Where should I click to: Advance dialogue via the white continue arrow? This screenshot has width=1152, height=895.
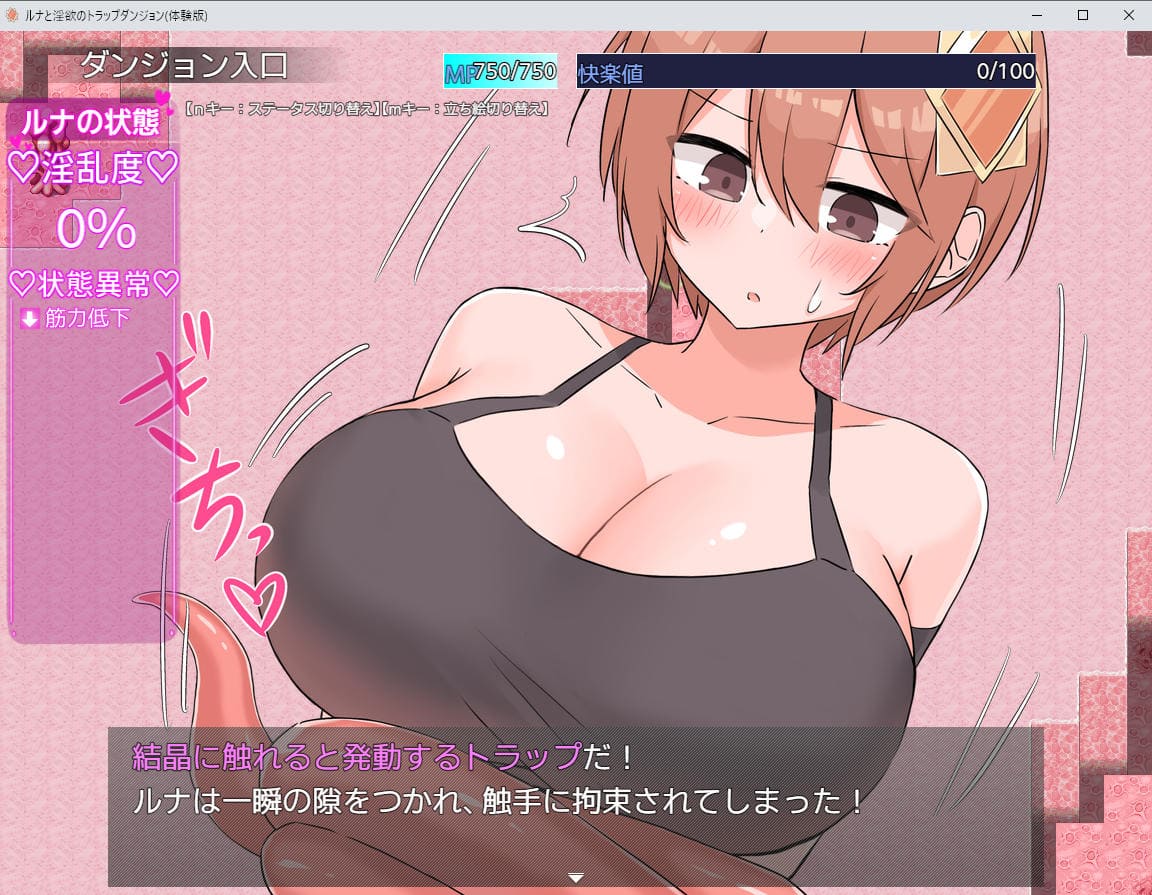point(576,877)
